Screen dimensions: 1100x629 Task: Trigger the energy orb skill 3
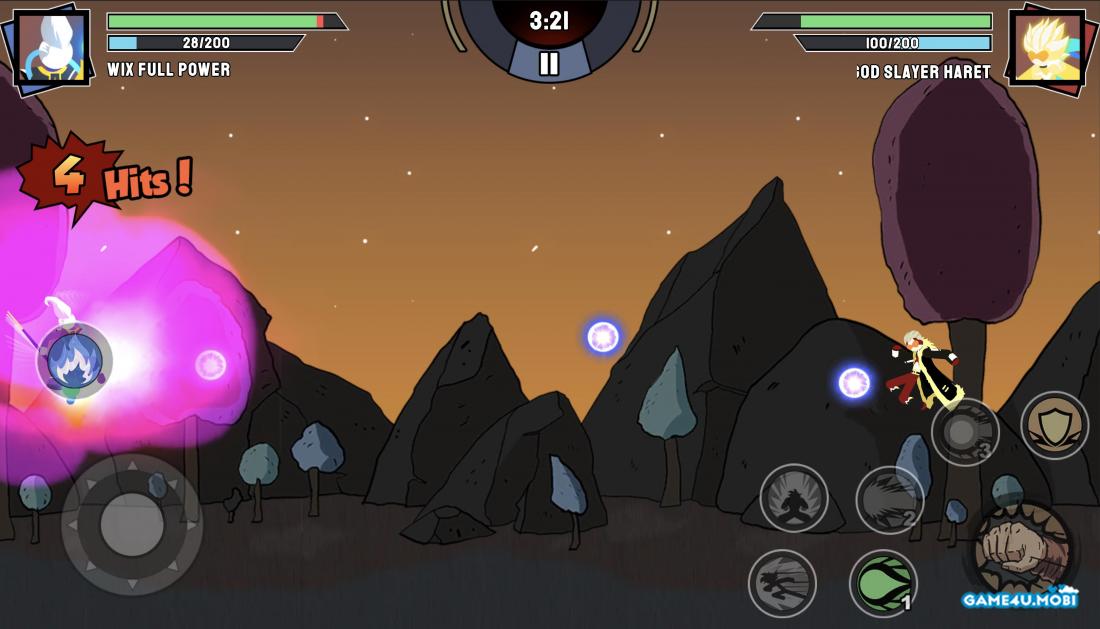coord(964,432)
